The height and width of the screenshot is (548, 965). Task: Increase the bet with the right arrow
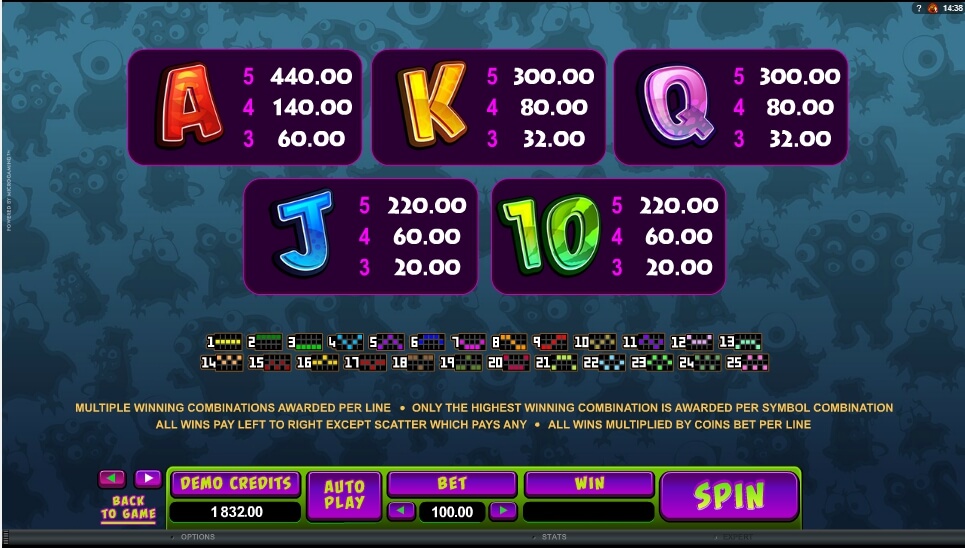tap(503, 511)
